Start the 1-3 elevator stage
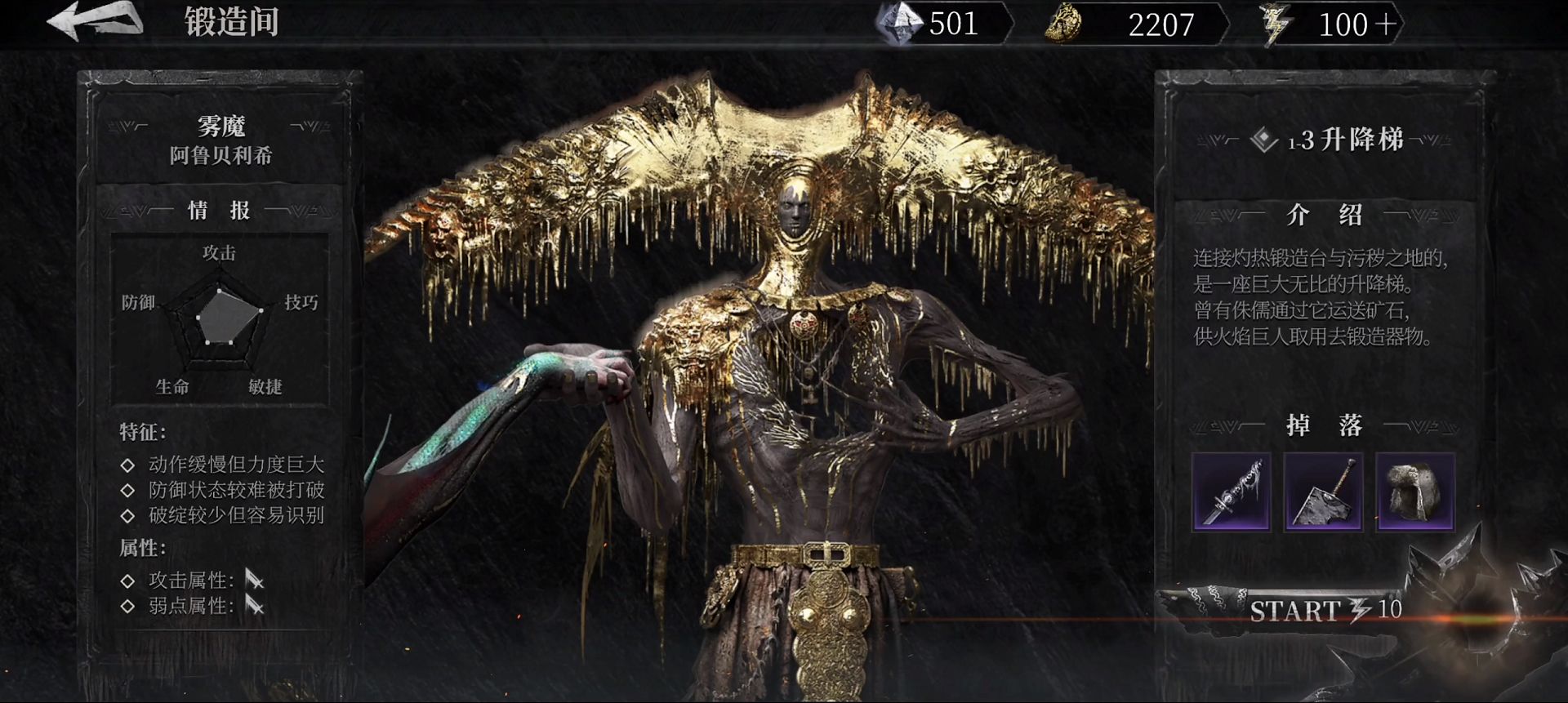The image size is (1568, 703). [1323, 610]
